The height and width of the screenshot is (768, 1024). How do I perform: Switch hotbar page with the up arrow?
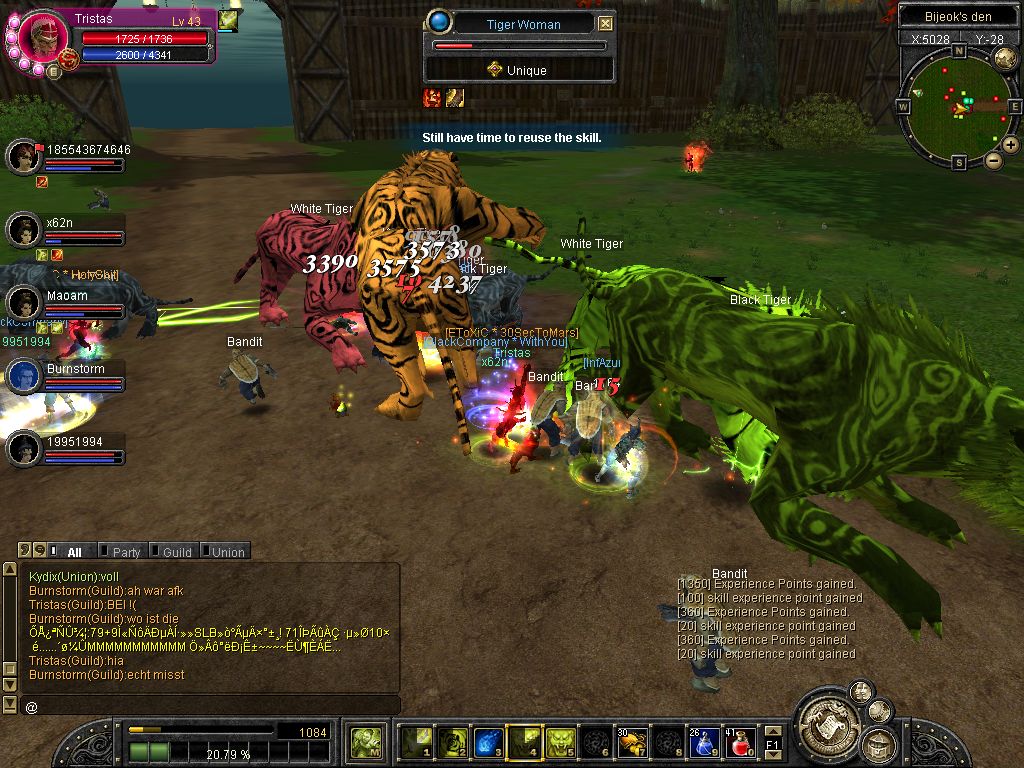pos(772,728)
